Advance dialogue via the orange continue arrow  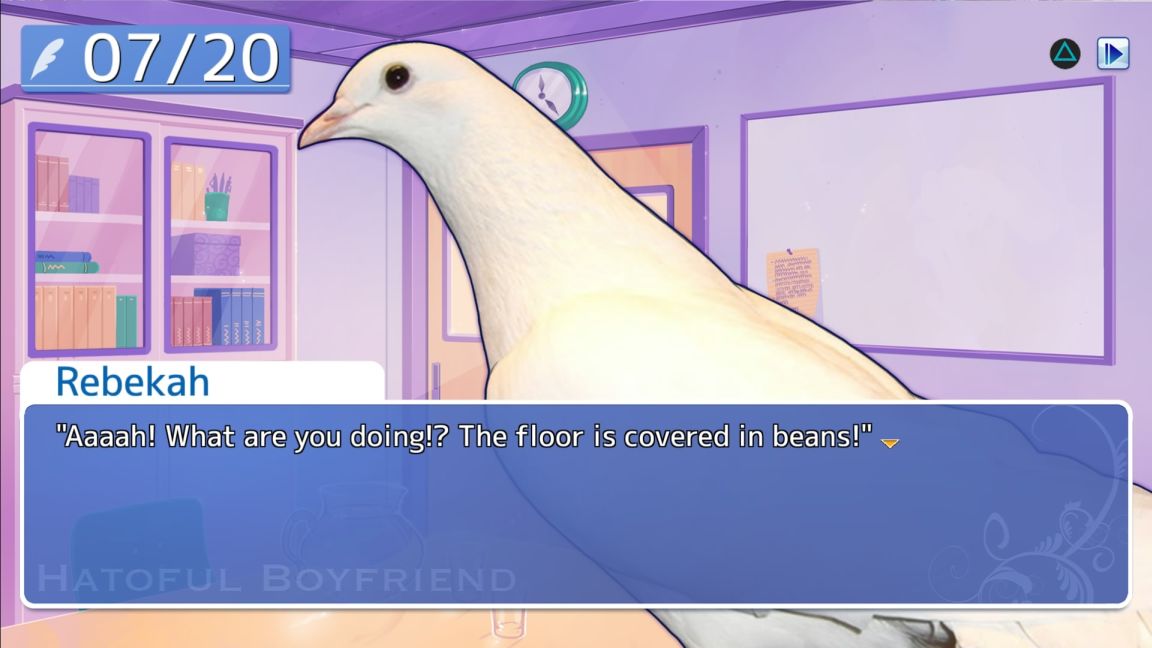click(889, 442)
